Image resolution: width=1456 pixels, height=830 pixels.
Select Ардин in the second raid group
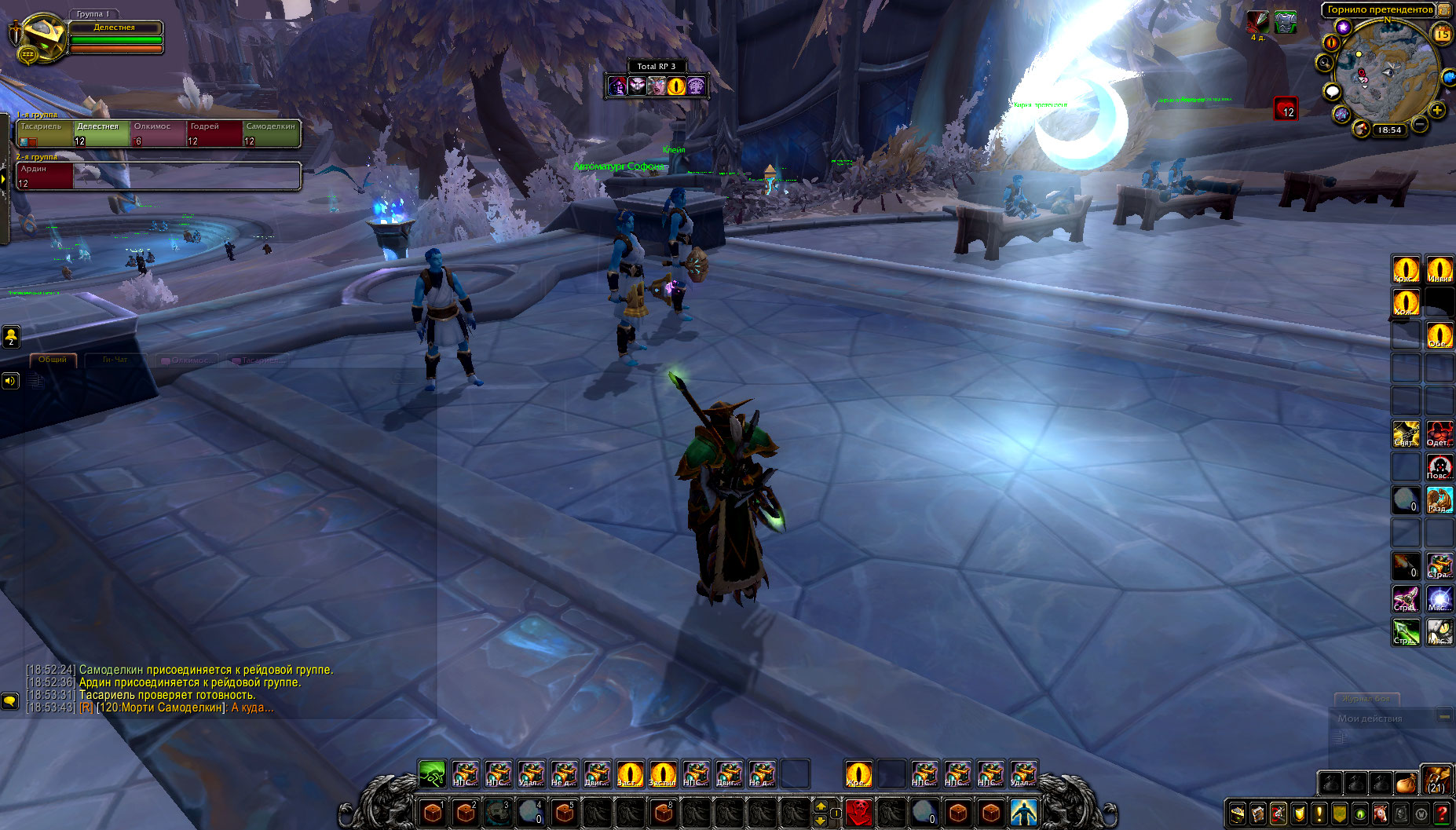pos(45,175)
